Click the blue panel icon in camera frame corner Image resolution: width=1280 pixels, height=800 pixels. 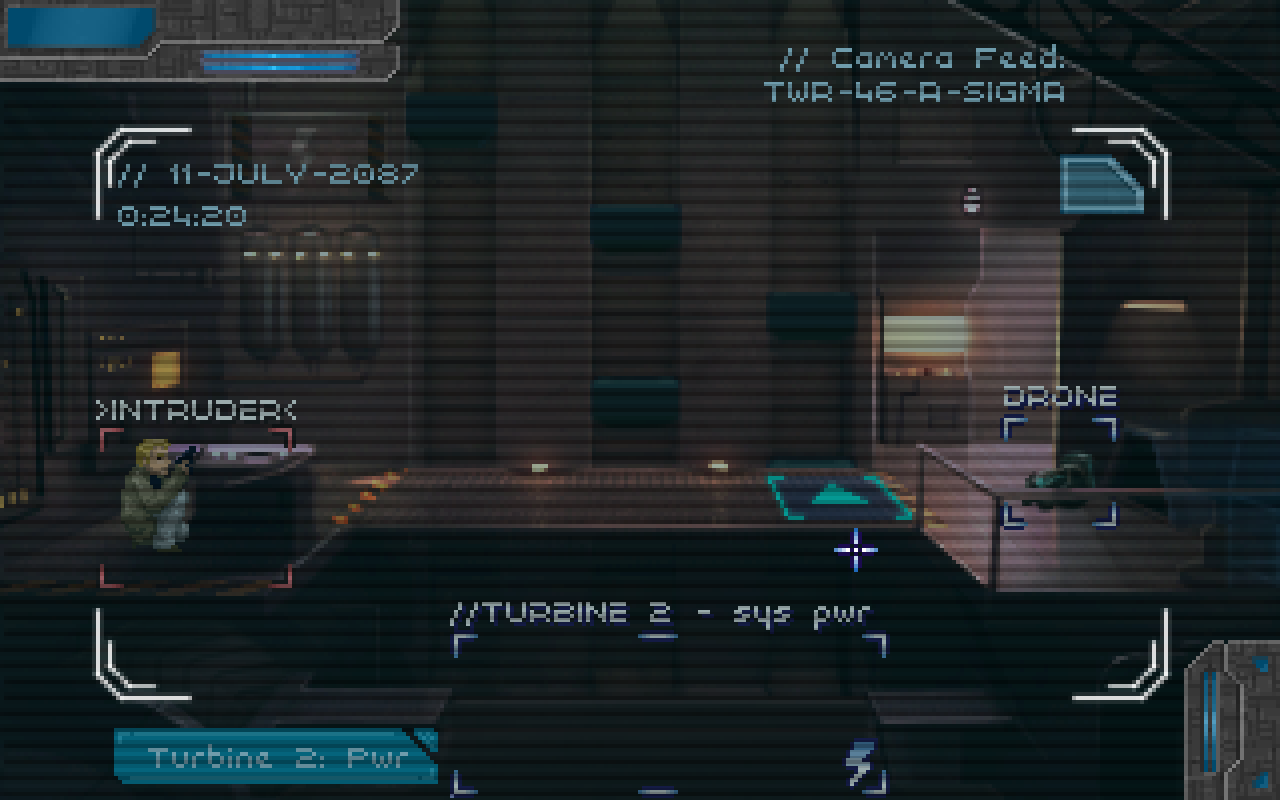[1101, 185]
